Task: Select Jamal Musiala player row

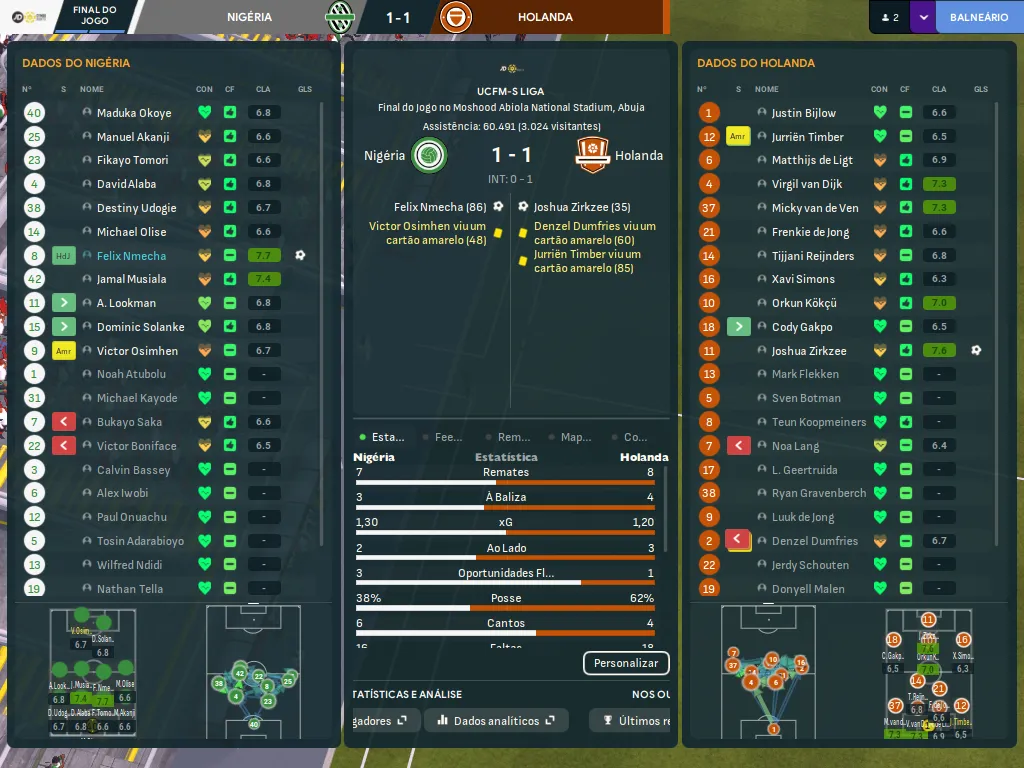Action: pyautogui.click(x=131, y=279)
